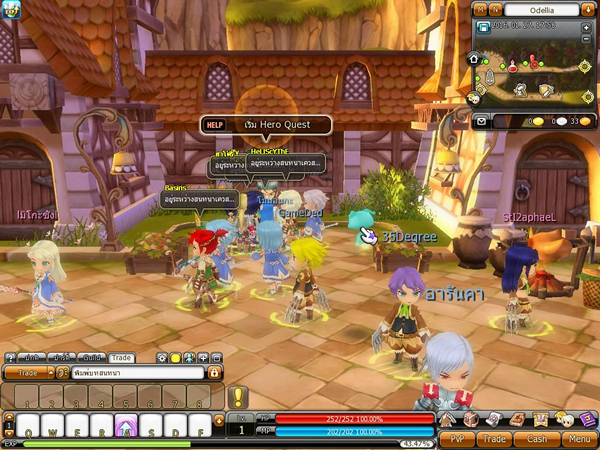Screen dimensions: 600x450
Task: Open the mailbox envelope icon
Action: point(480,121)
